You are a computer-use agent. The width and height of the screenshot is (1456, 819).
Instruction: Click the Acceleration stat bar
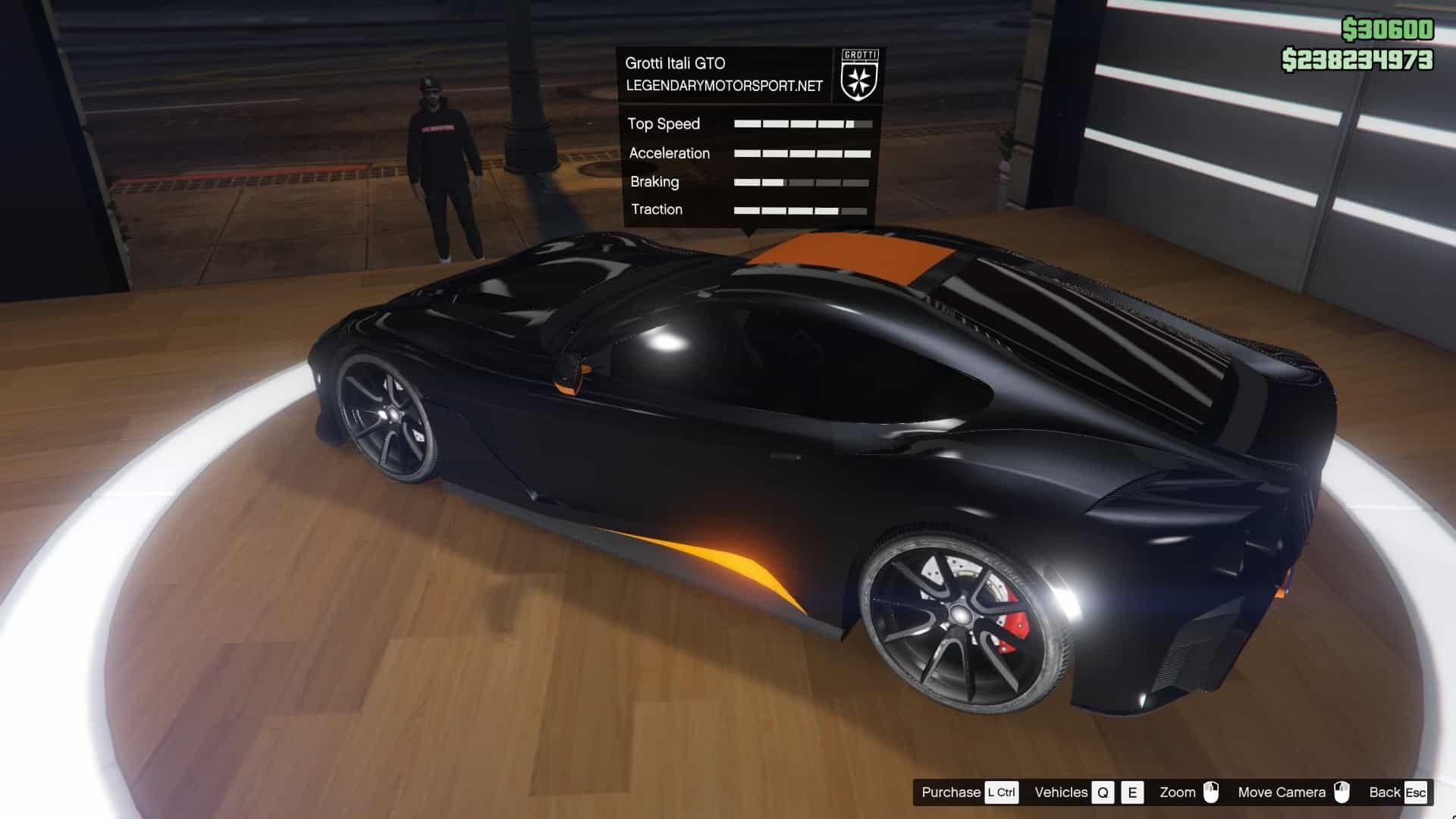802,153
